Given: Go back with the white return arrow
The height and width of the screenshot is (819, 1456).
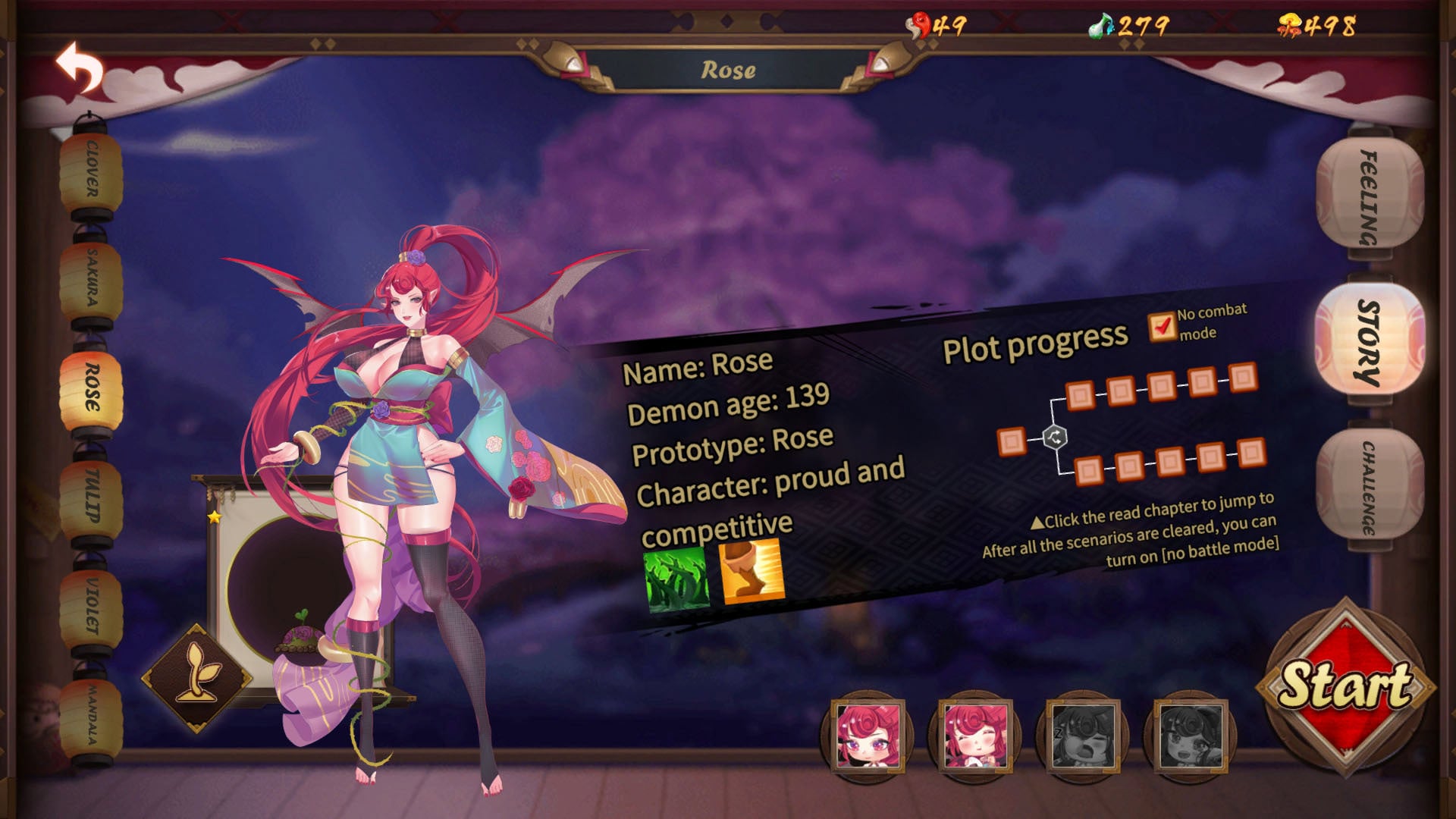Looking at the screenshot, I should 80,68.
